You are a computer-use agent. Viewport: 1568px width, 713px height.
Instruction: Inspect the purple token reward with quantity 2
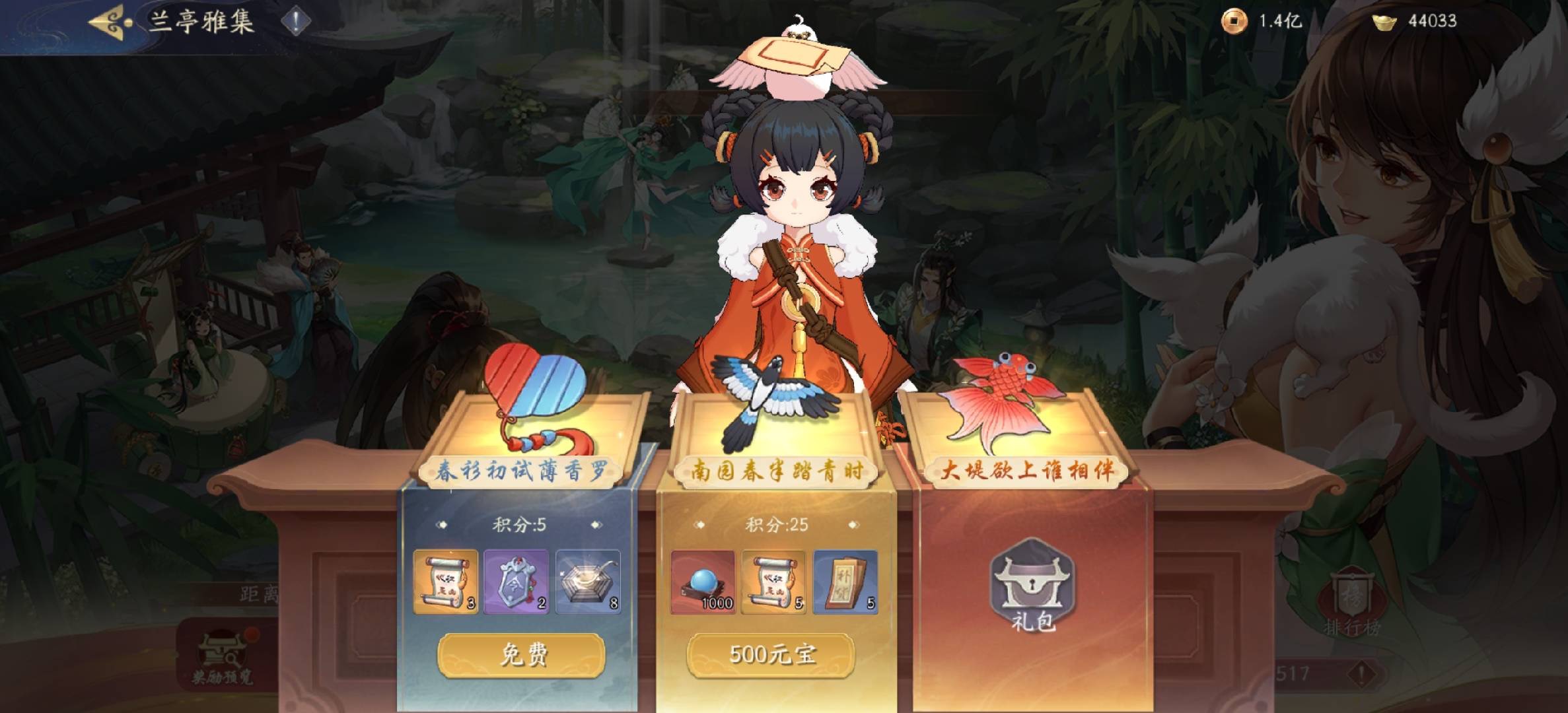[517, 582]
